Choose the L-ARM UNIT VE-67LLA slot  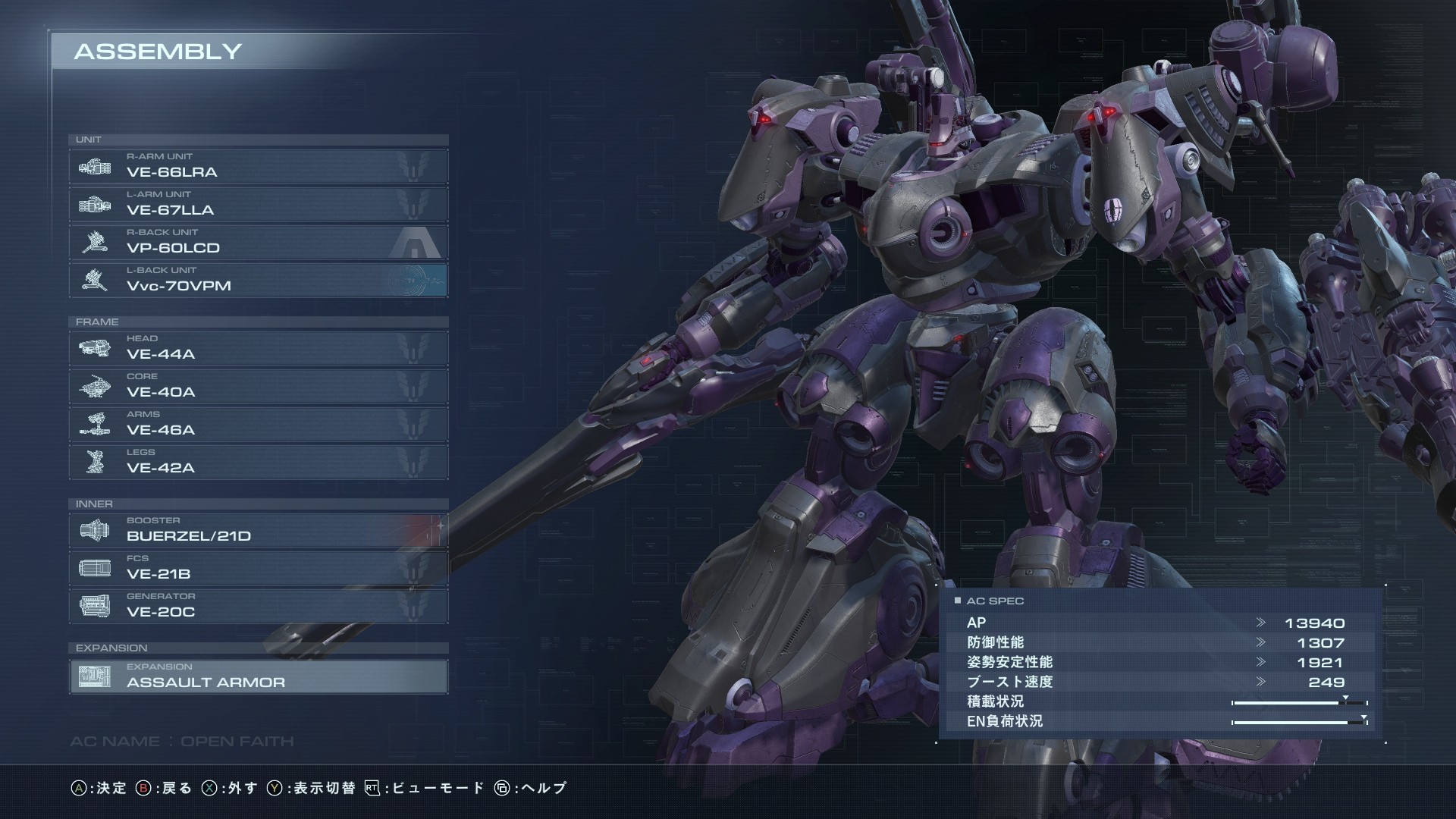[x=258, y=204]
